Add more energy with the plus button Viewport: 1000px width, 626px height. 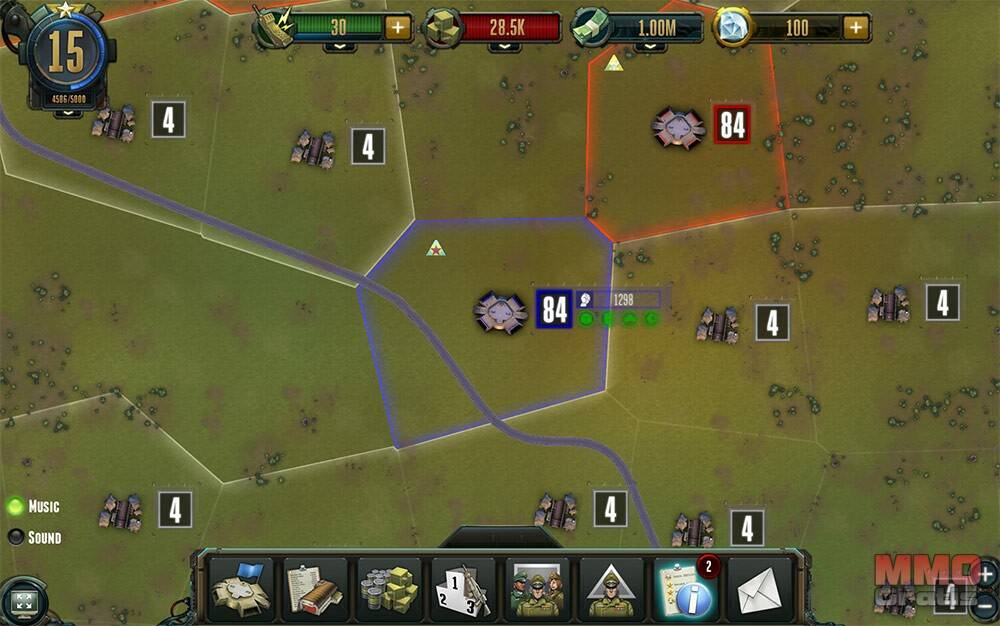pos(398,27)
